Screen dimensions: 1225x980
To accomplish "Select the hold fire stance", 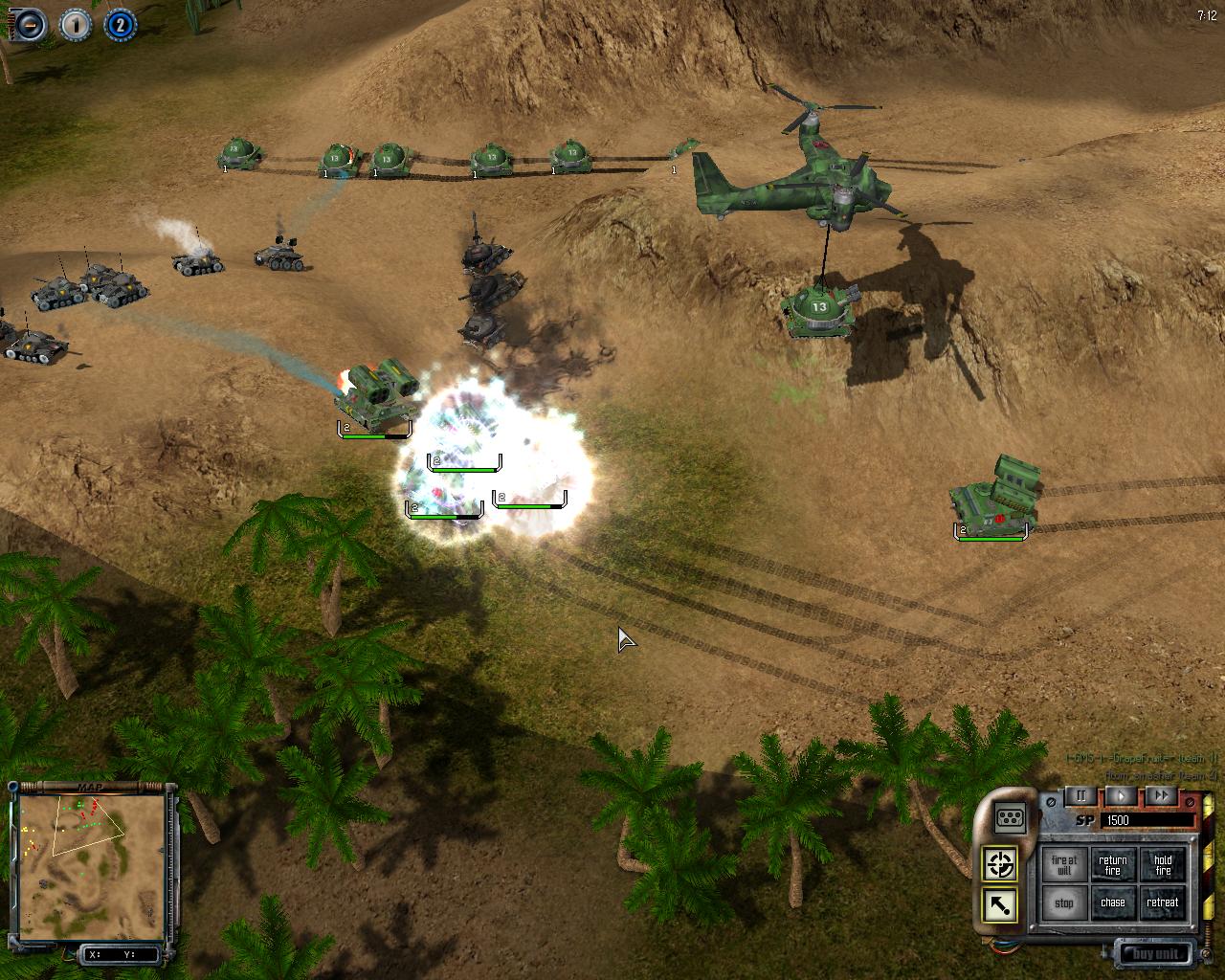I will tap(1162, 864).
